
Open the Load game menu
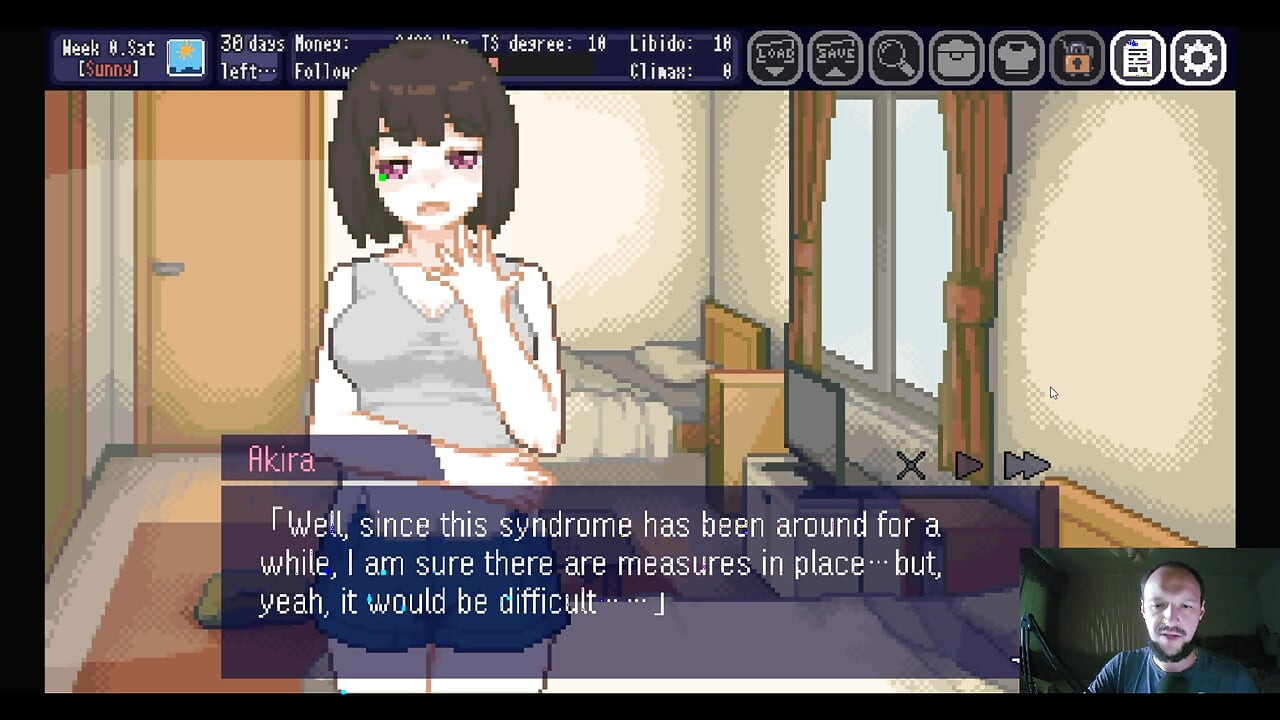pos(775,58)
